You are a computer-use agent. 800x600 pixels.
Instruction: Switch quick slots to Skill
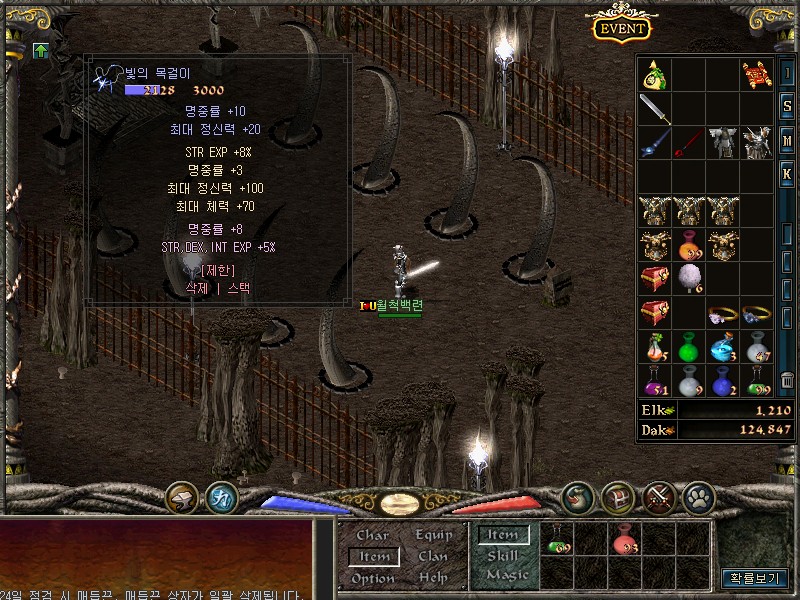click(503, 555)
